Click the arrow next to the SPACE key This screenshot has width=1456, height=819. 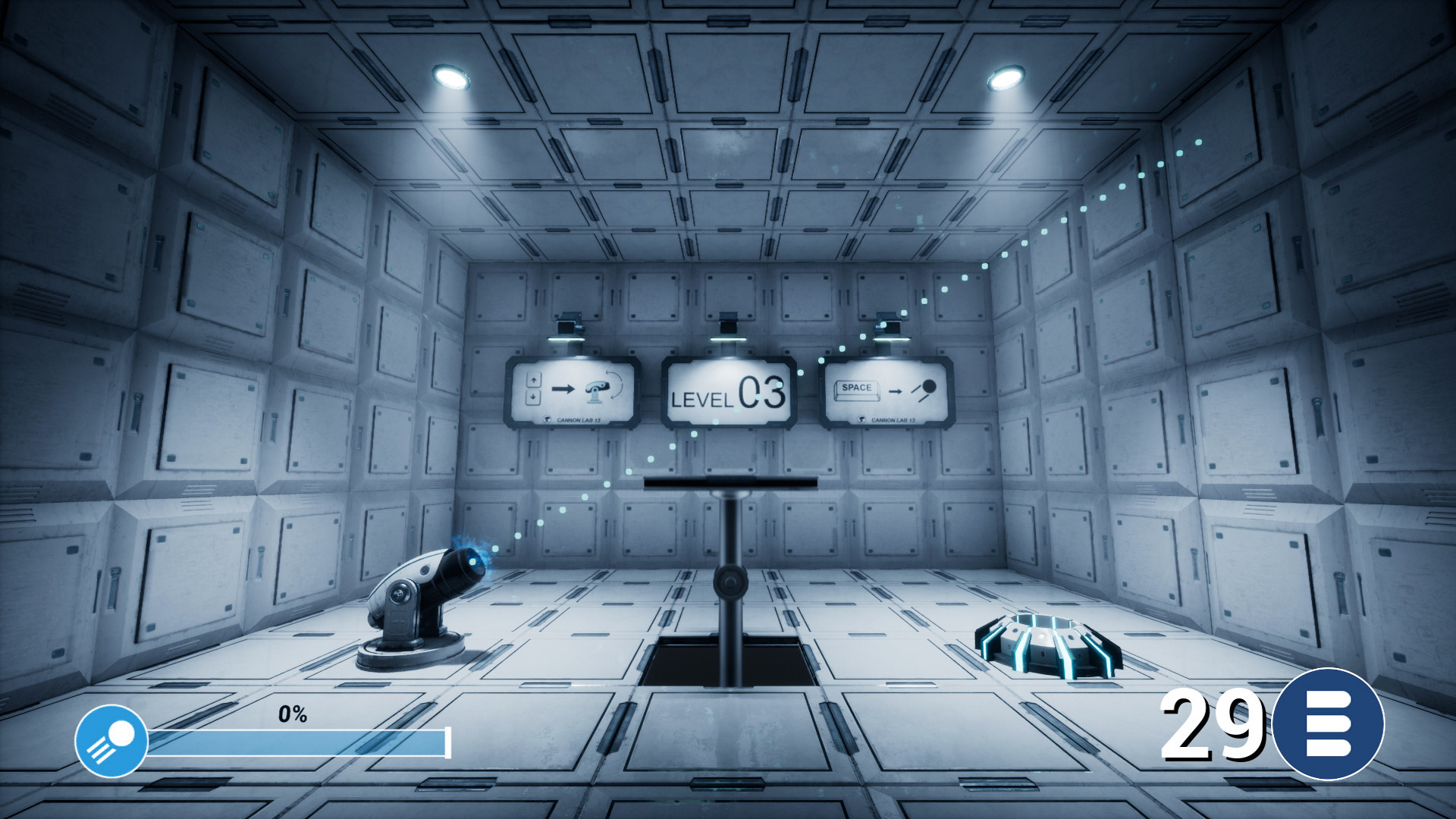895,391
